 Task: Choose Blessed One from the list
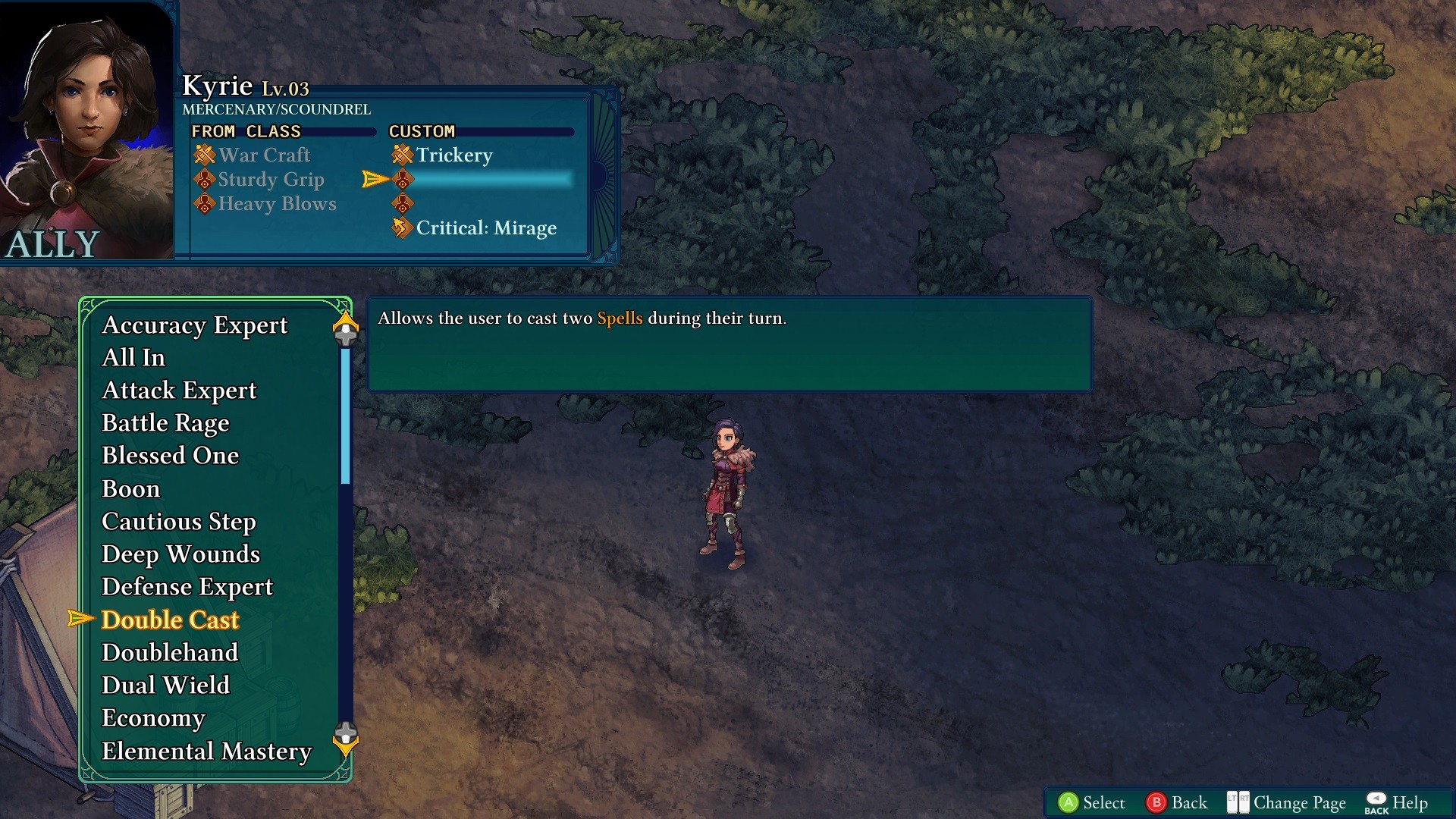[170, 456]
